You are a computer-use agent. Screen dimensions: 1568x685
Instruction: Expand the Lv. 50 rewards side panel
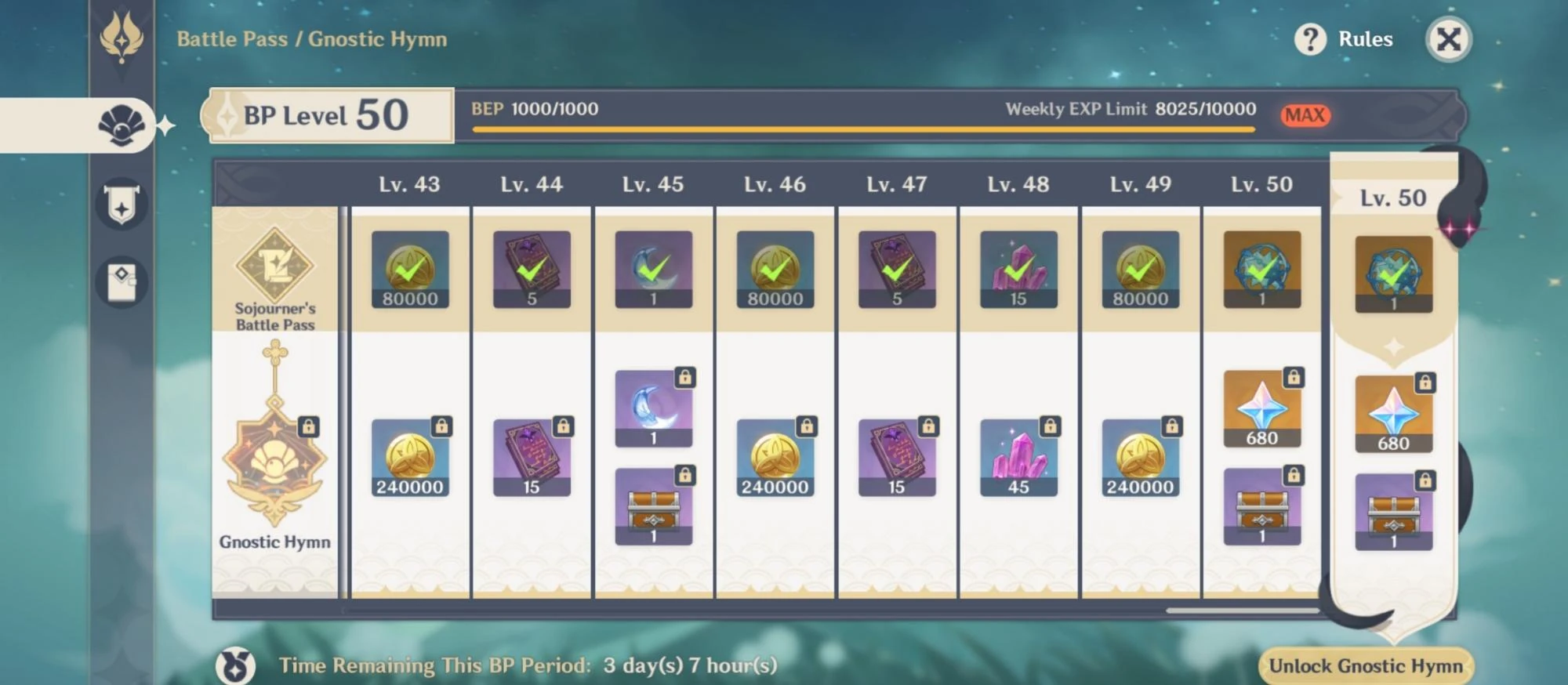point(1392,198)
